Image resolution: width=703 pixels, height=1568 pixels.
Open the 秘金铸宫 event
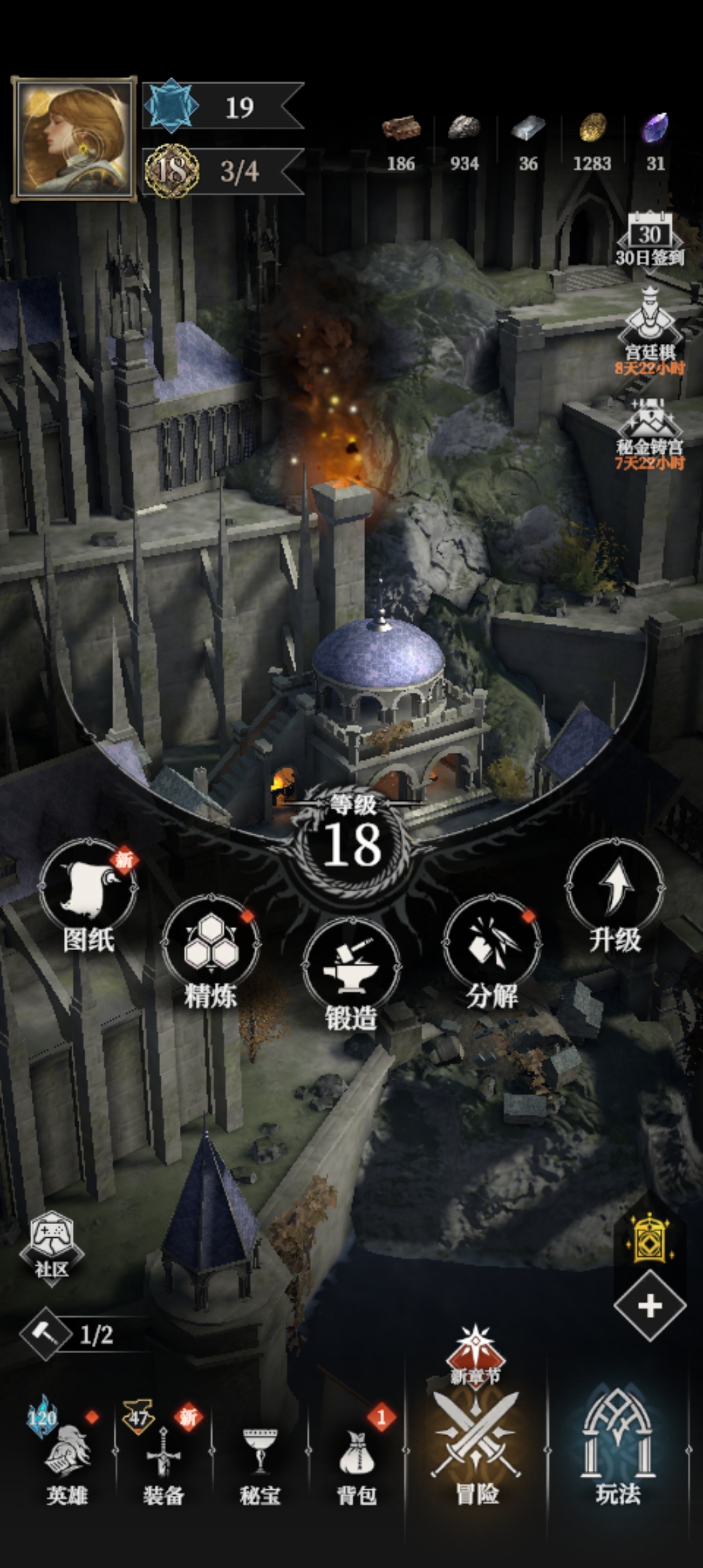649,430
